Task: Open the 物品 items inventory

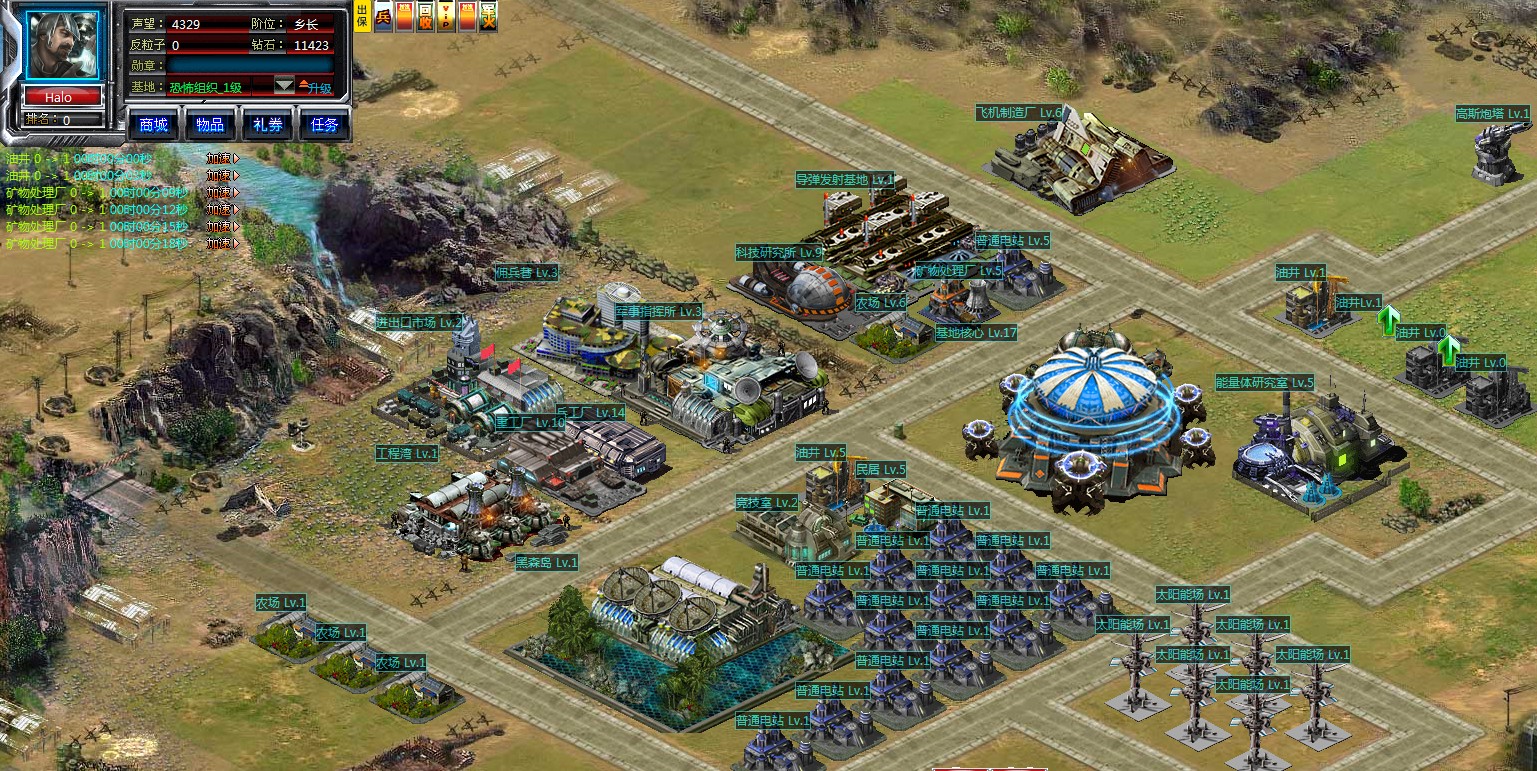Action: (x=210, y=125)
